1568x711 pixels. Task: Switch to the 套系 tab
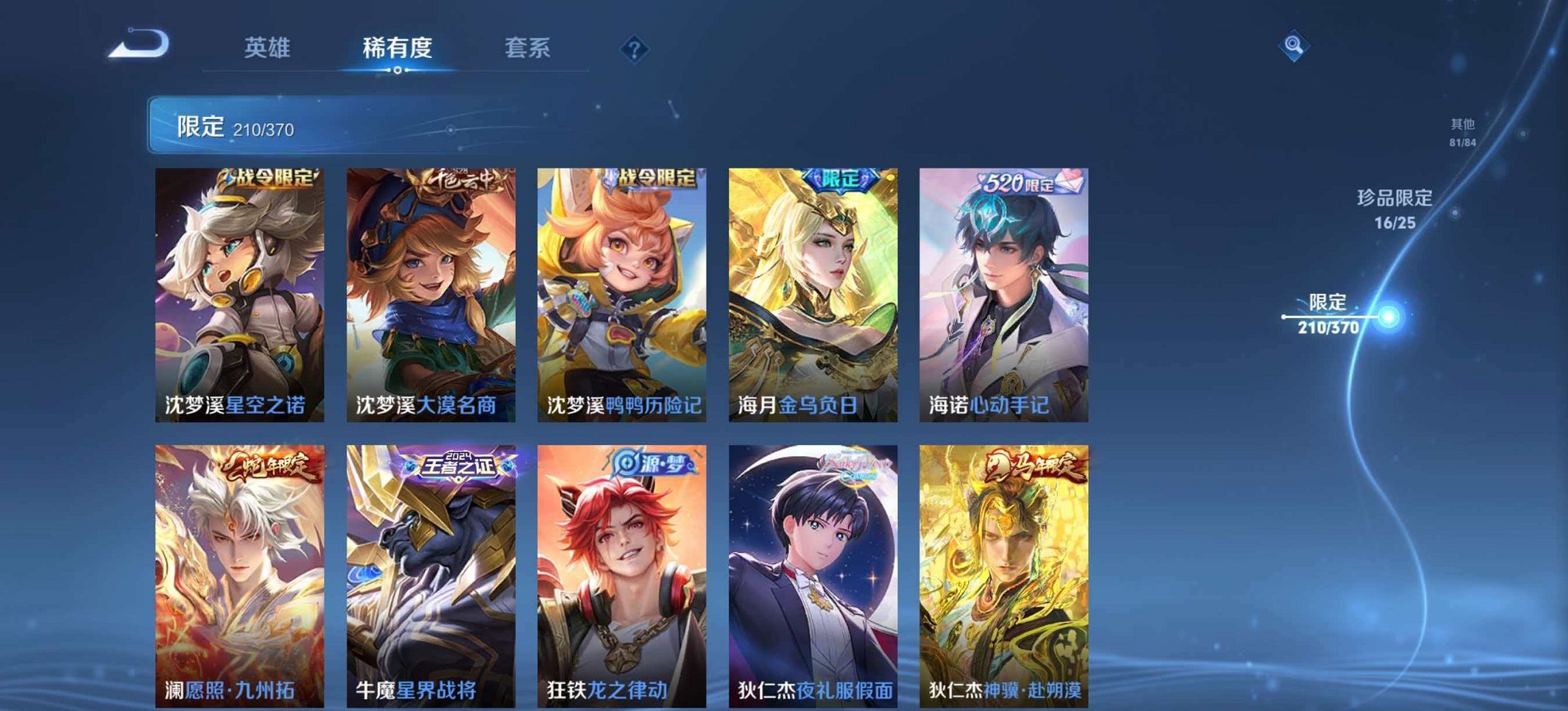point(527,48)
